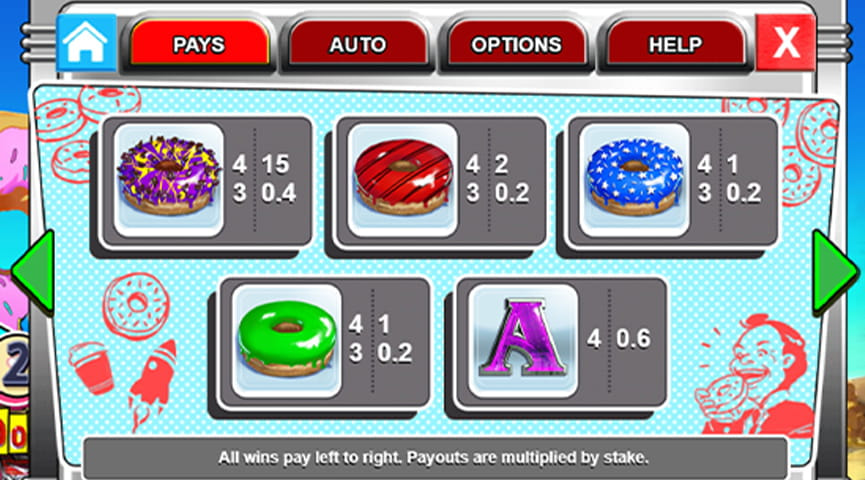Select the HELP tab

[675, 45]
